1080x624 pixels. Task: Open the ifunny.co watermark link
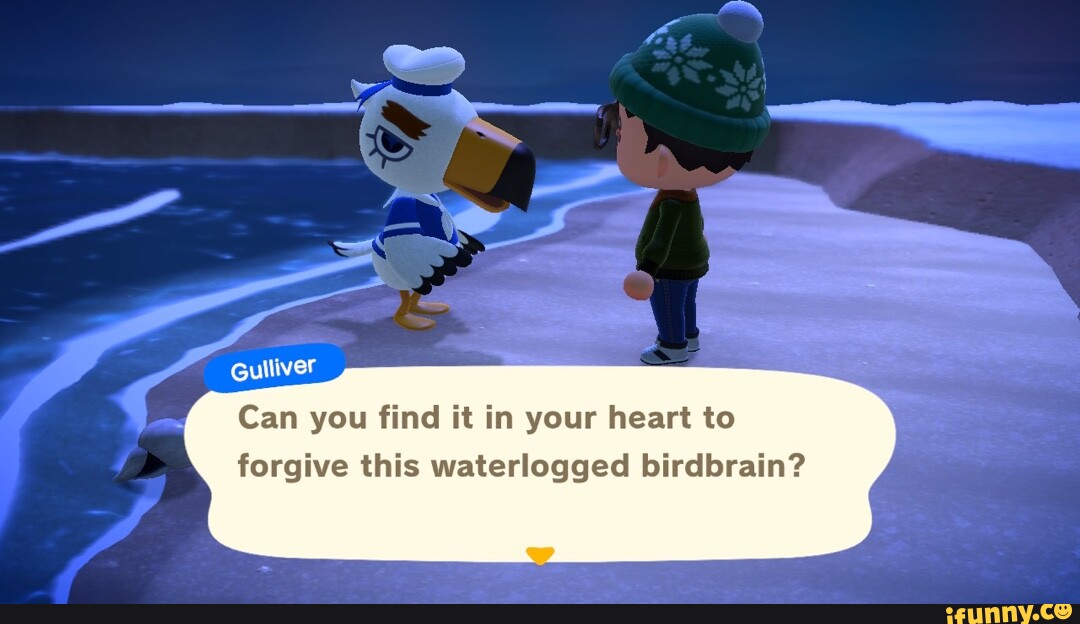point(1010,612)
